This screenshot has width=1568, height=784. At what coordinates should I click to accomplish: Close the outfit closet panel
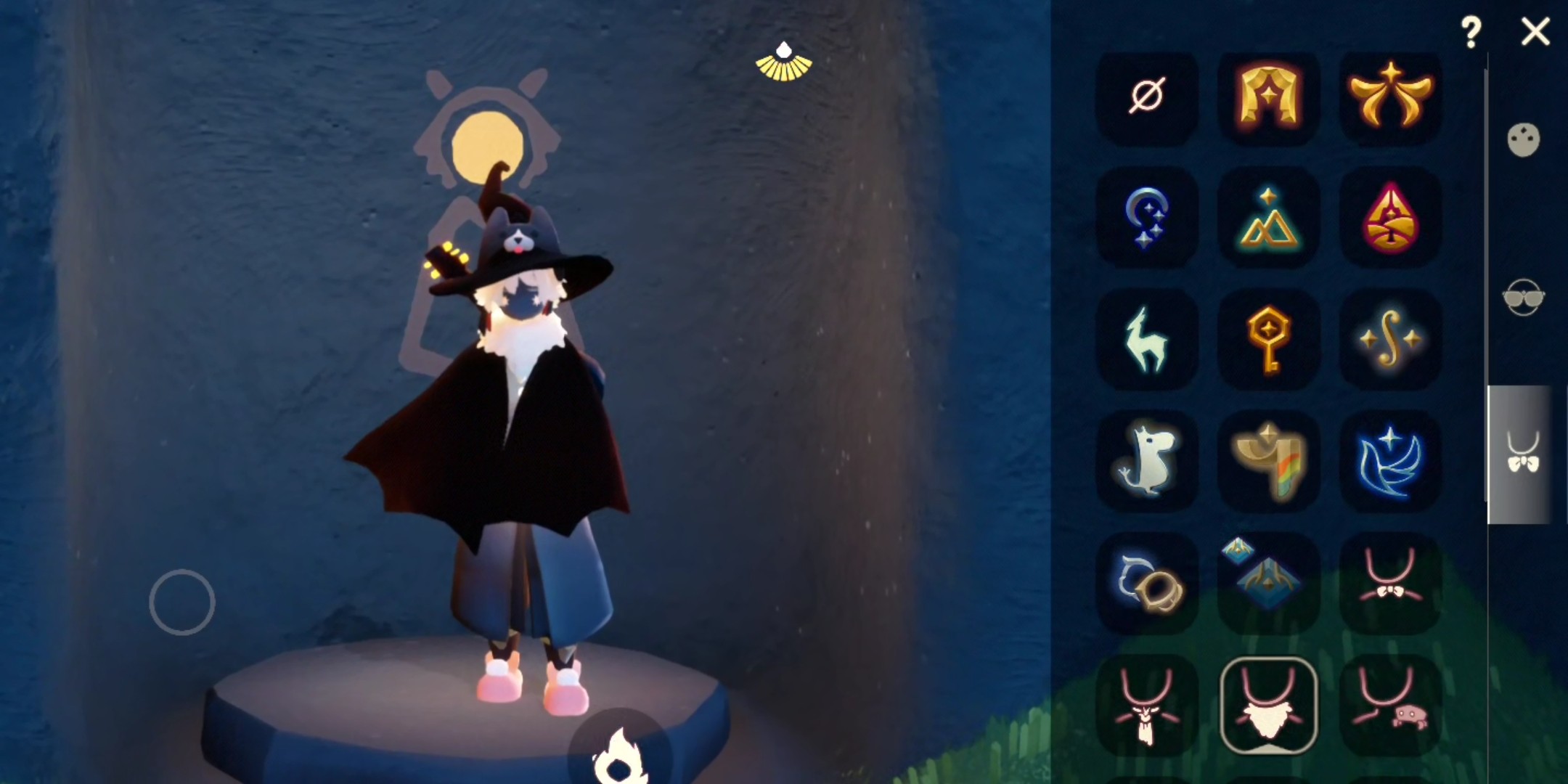(1535, 33)
